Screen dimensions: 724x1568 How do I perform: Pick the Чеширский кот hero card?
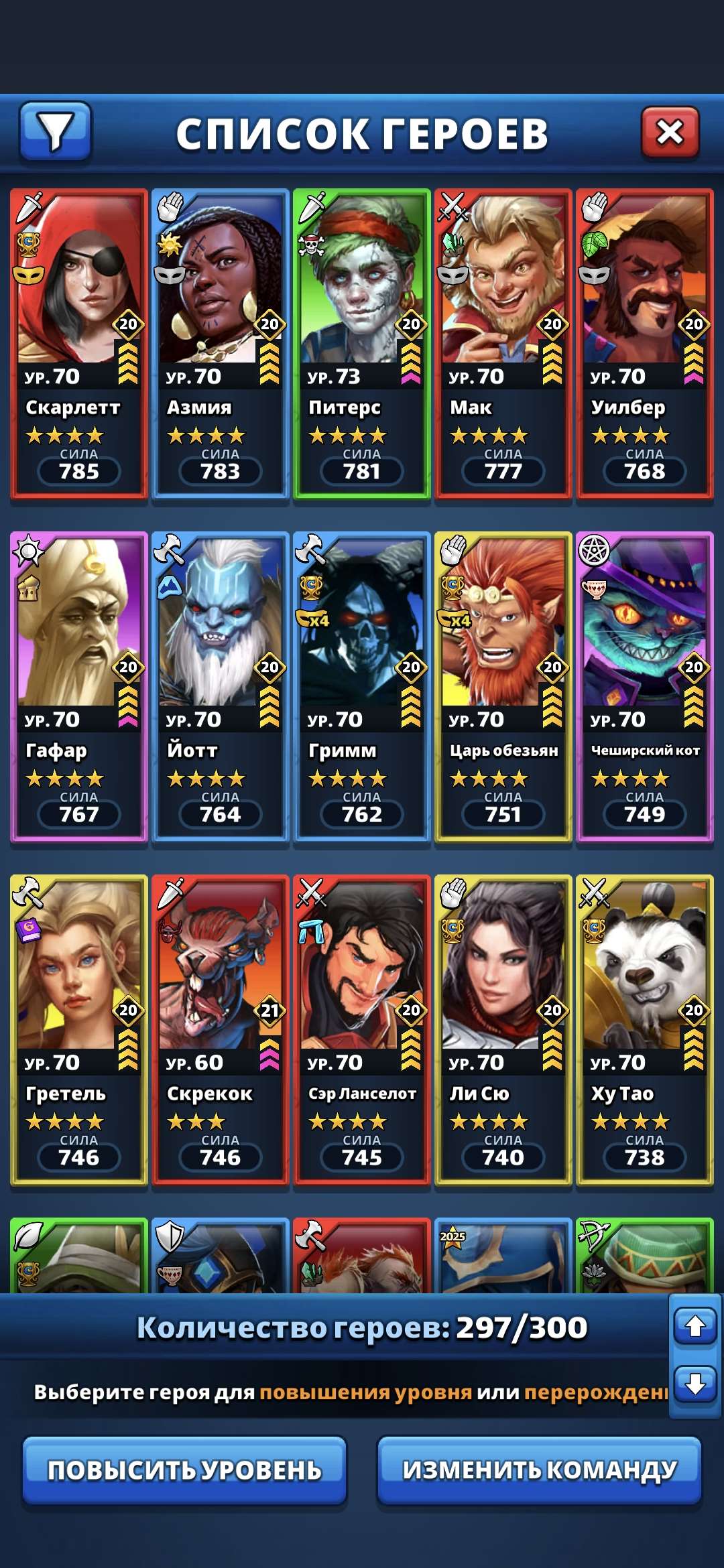(x=645, y=688)
